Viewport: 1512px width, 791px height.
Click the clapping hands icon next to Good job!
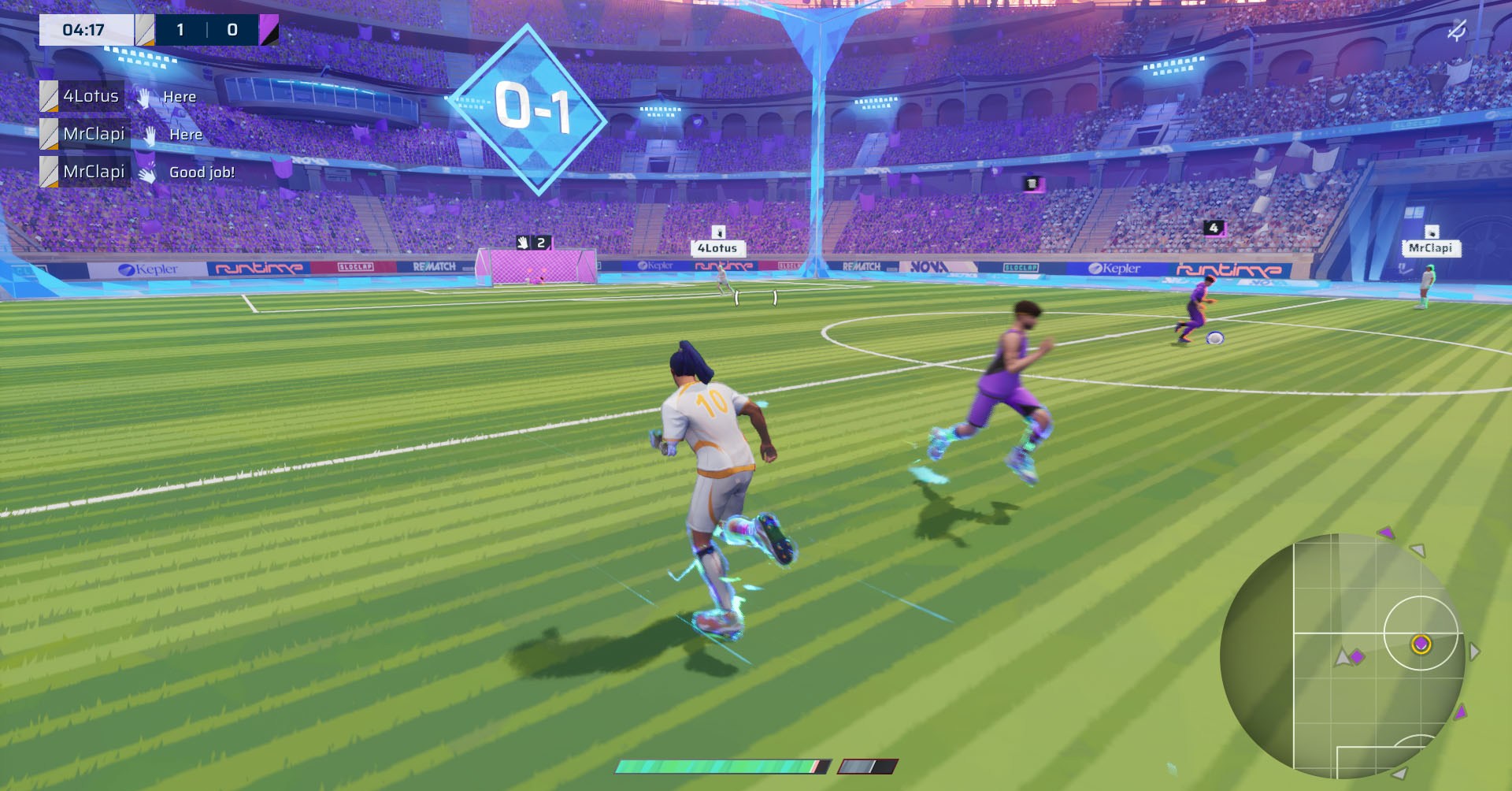click(x=146, y=172)
